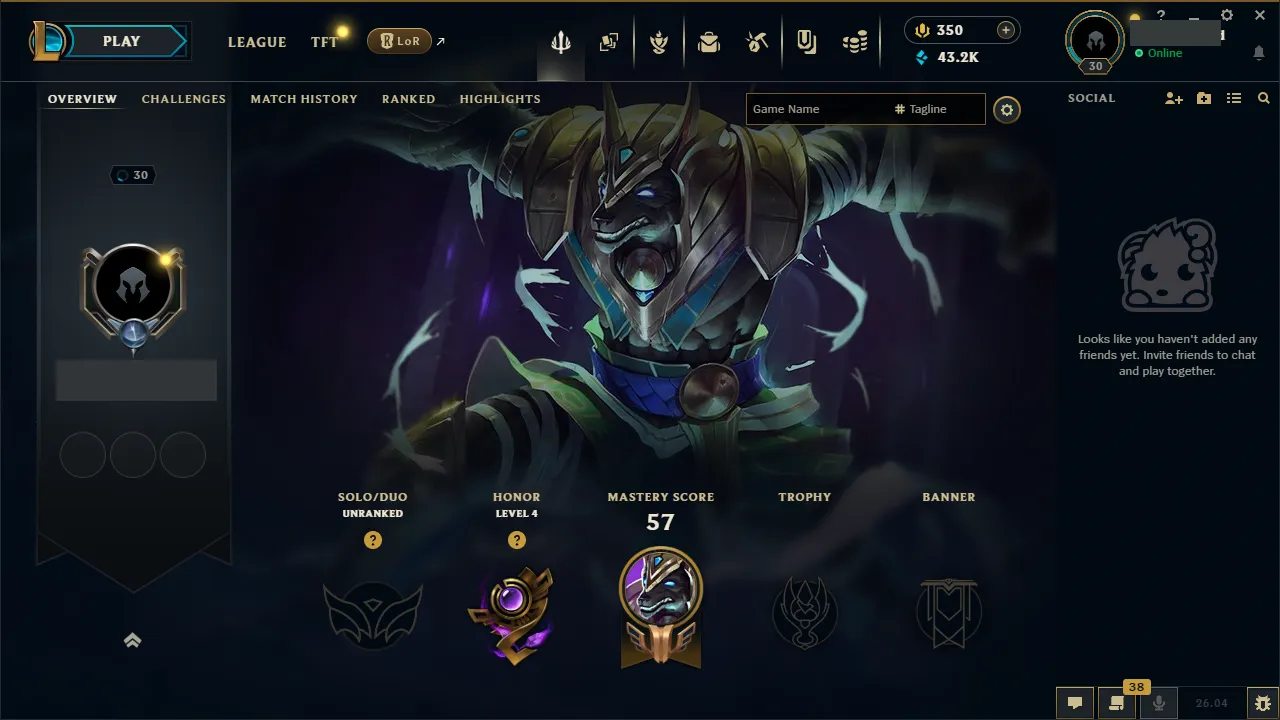Open the store coin-stack icon
Image resolution: width=1280 pixels, height=720 pixels.
(x=855, y=41)
